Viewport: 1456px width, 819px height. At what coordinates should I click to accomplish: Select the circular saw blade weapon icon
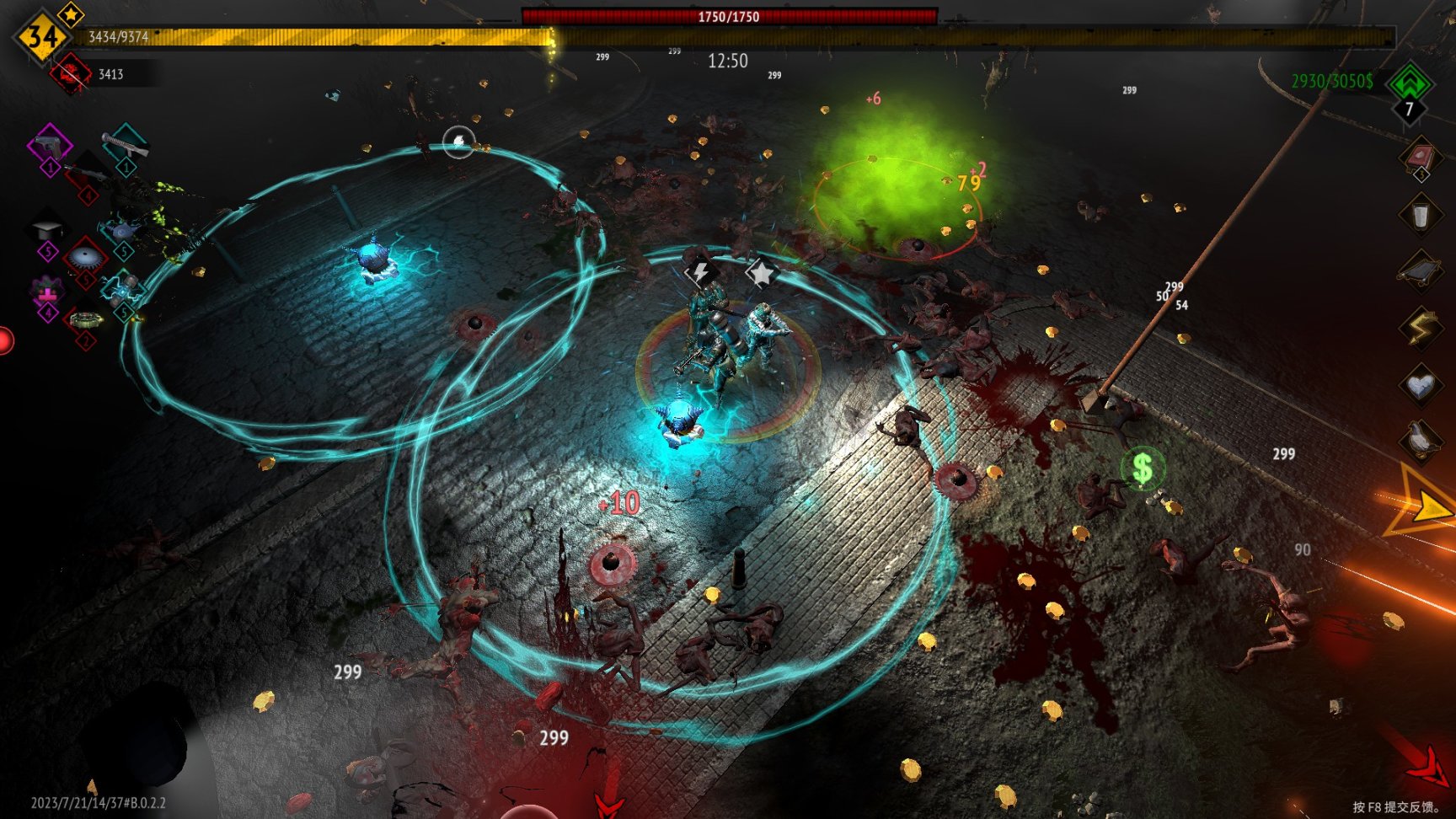pyautogui.click(x=85, y=256)
